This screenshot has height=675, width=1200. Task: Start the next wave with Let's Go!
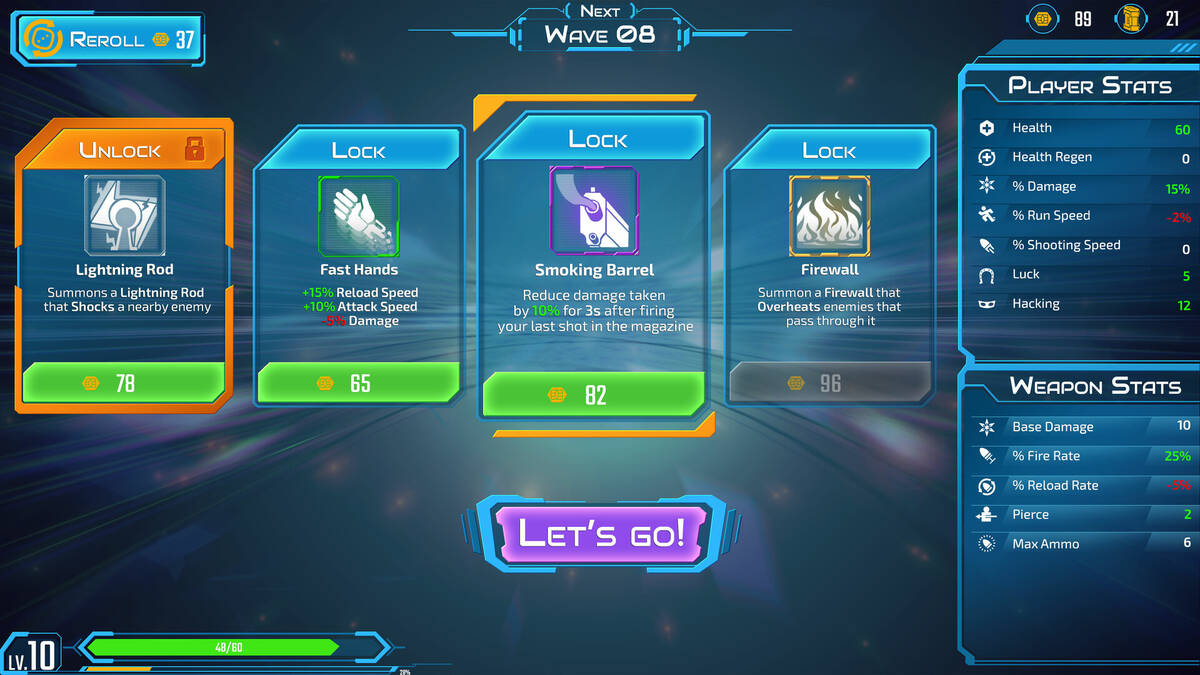(602, 532)
